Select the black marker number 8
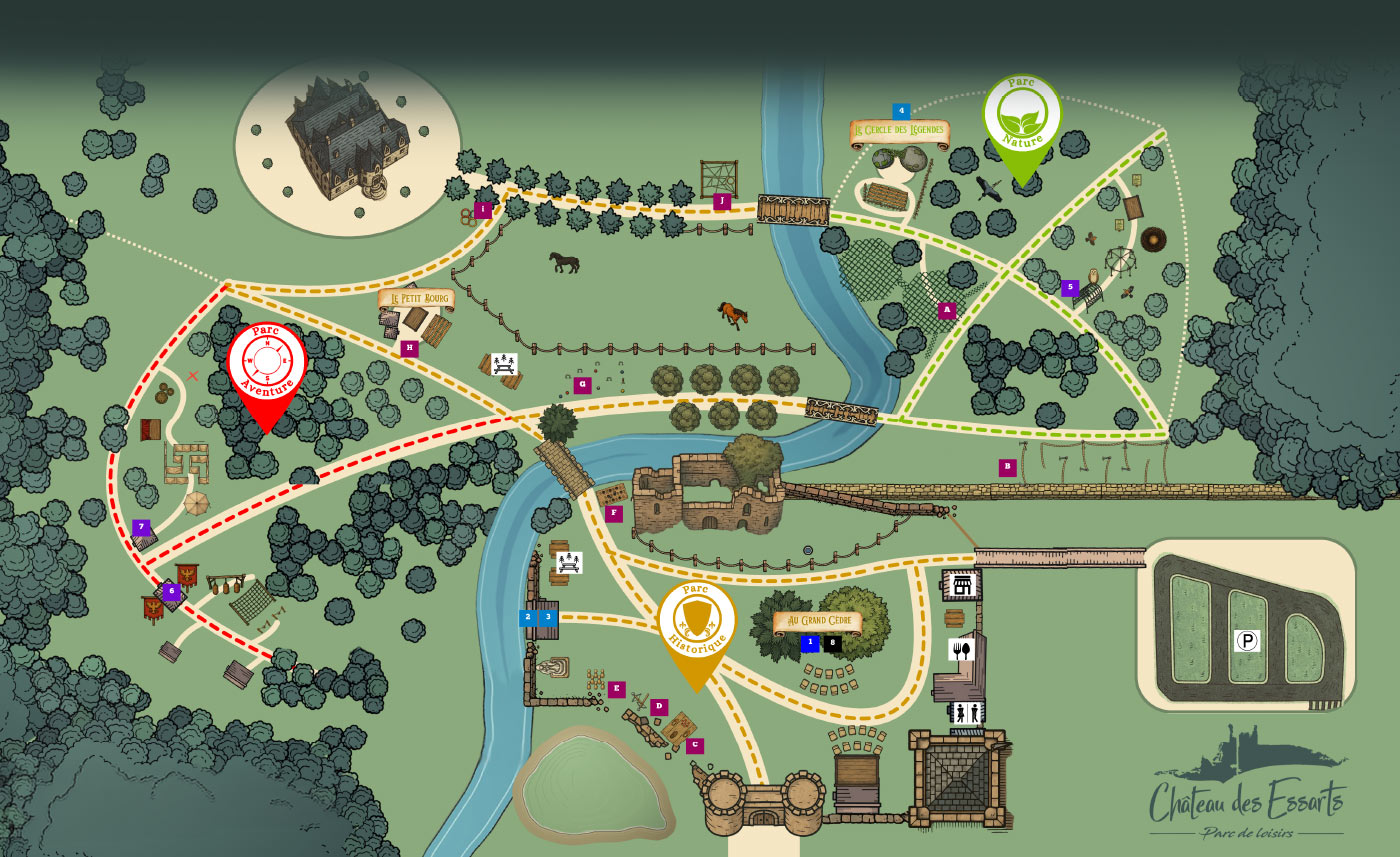 832,643
